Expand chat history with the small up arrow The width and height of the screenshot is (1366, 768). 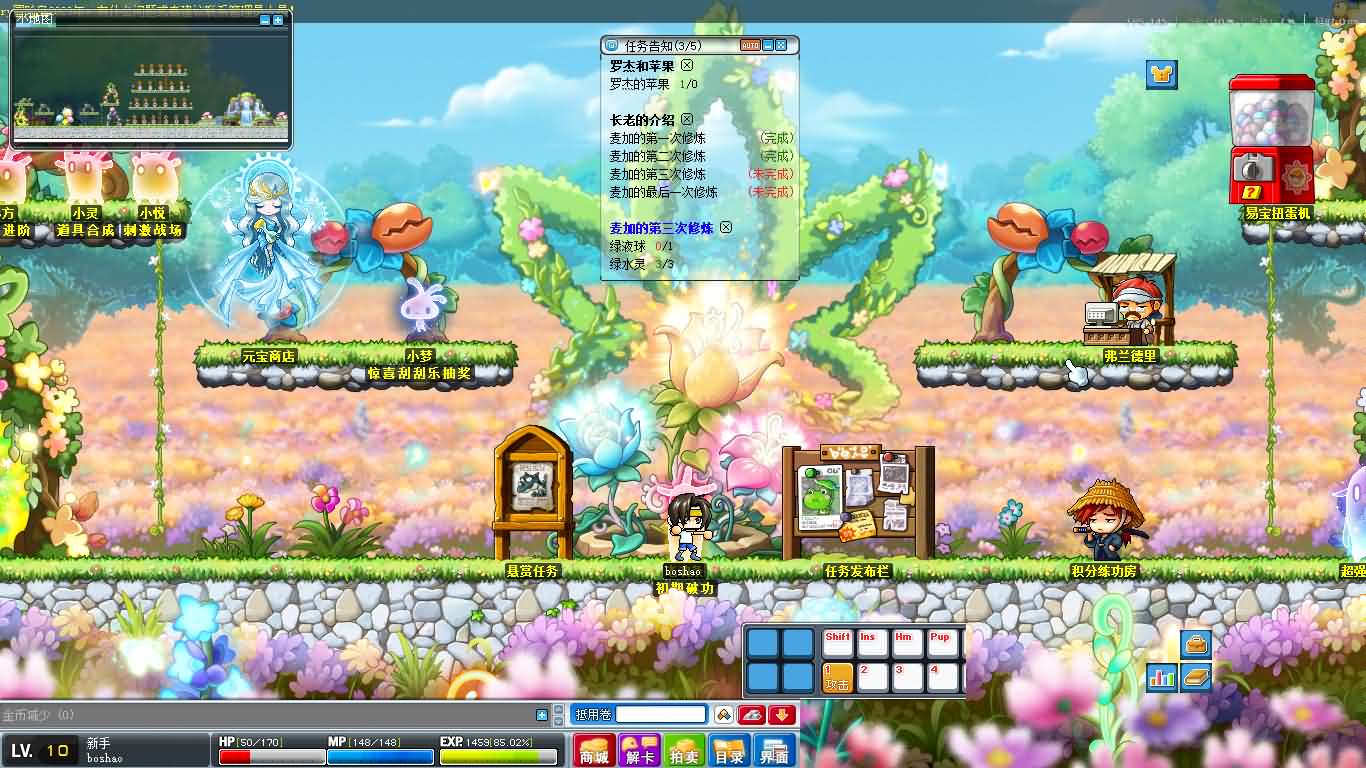click(557, 709)
